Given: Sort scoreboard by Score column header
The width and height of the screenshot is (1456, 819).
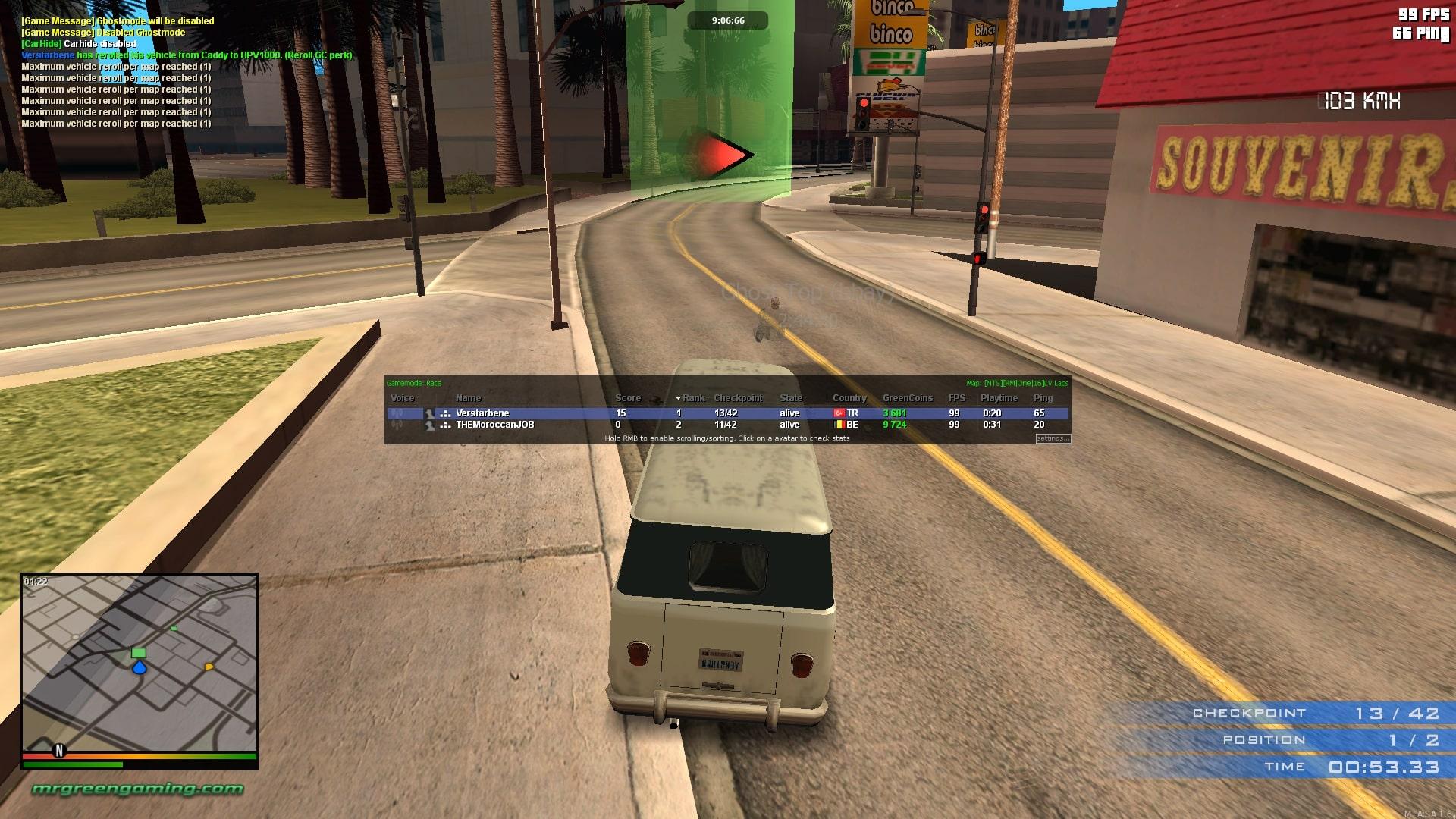Looking at the screenshot, I should click(x=627, y=398).
